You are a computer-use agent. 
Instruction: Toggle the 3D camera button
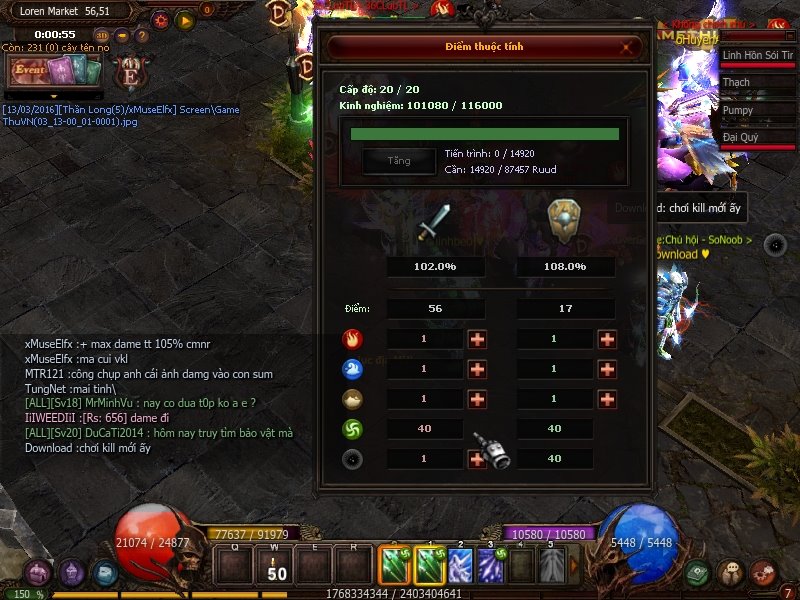(x=103, y=36)
